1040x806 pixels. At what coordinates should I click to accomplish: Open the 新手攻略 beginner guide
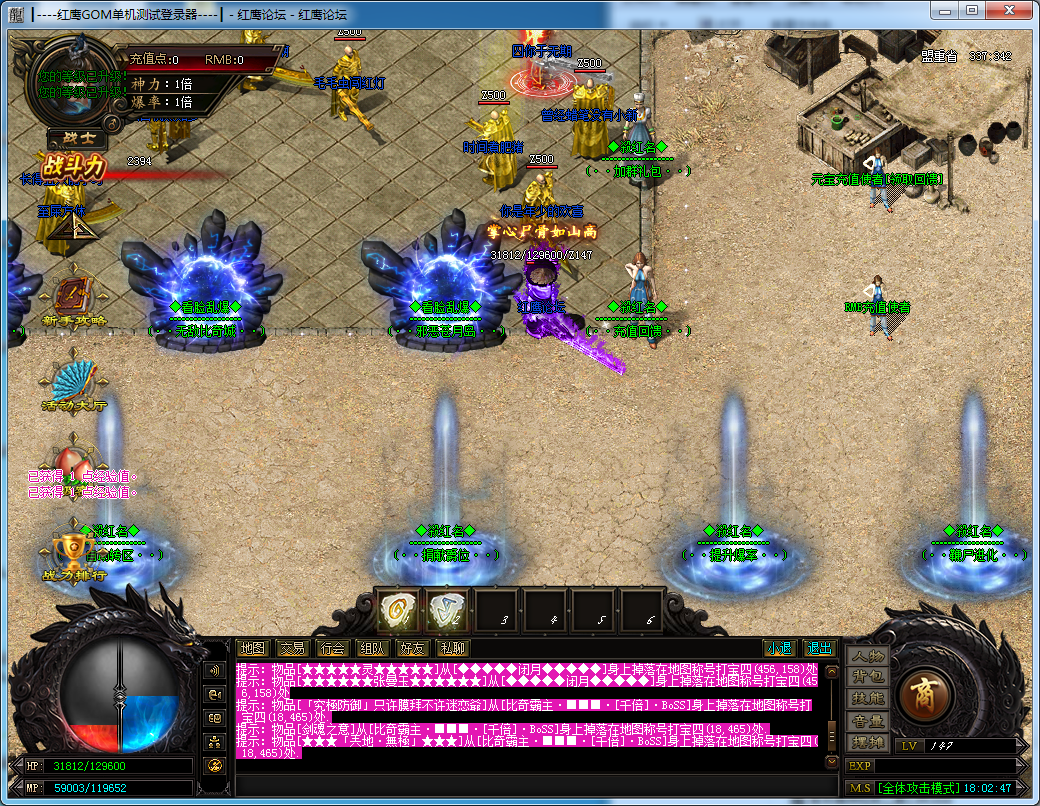tap(74, 301)
